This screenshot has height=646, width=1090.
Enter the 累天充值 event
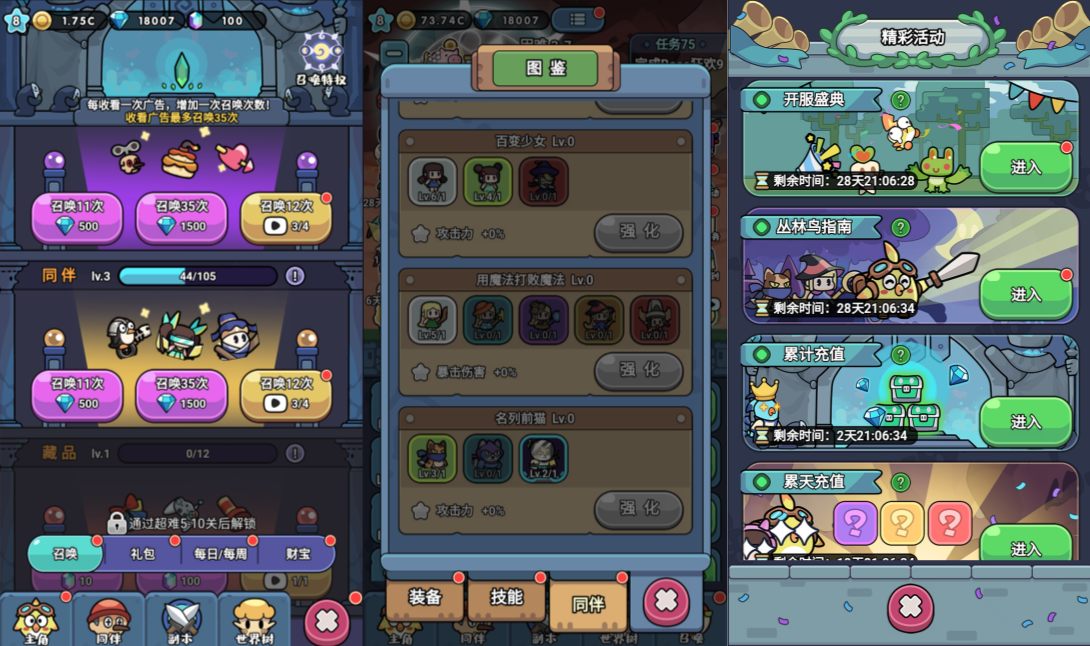coord(1025,547)
